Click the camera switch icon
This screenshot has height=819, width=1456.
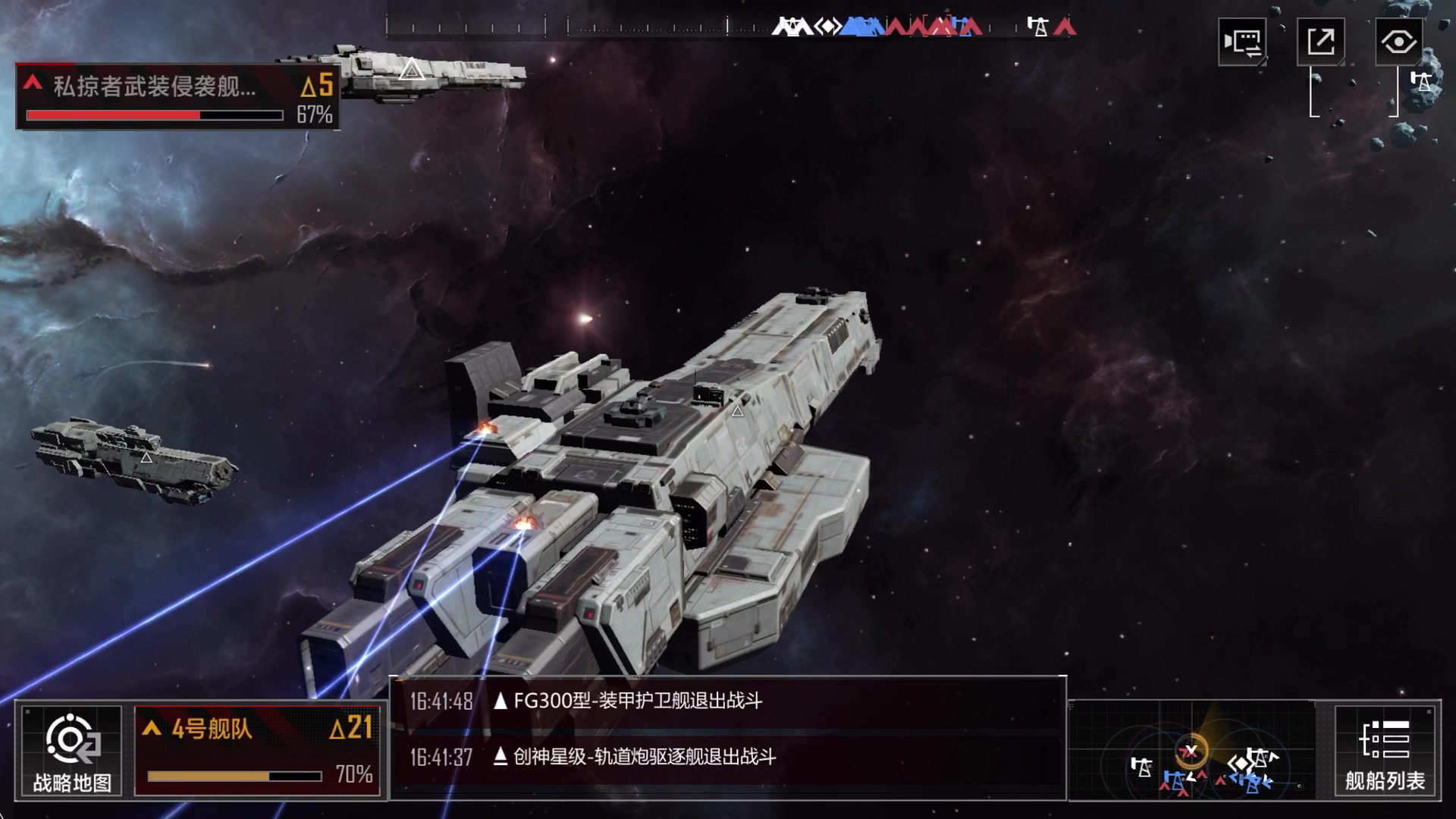(1242, 42)
